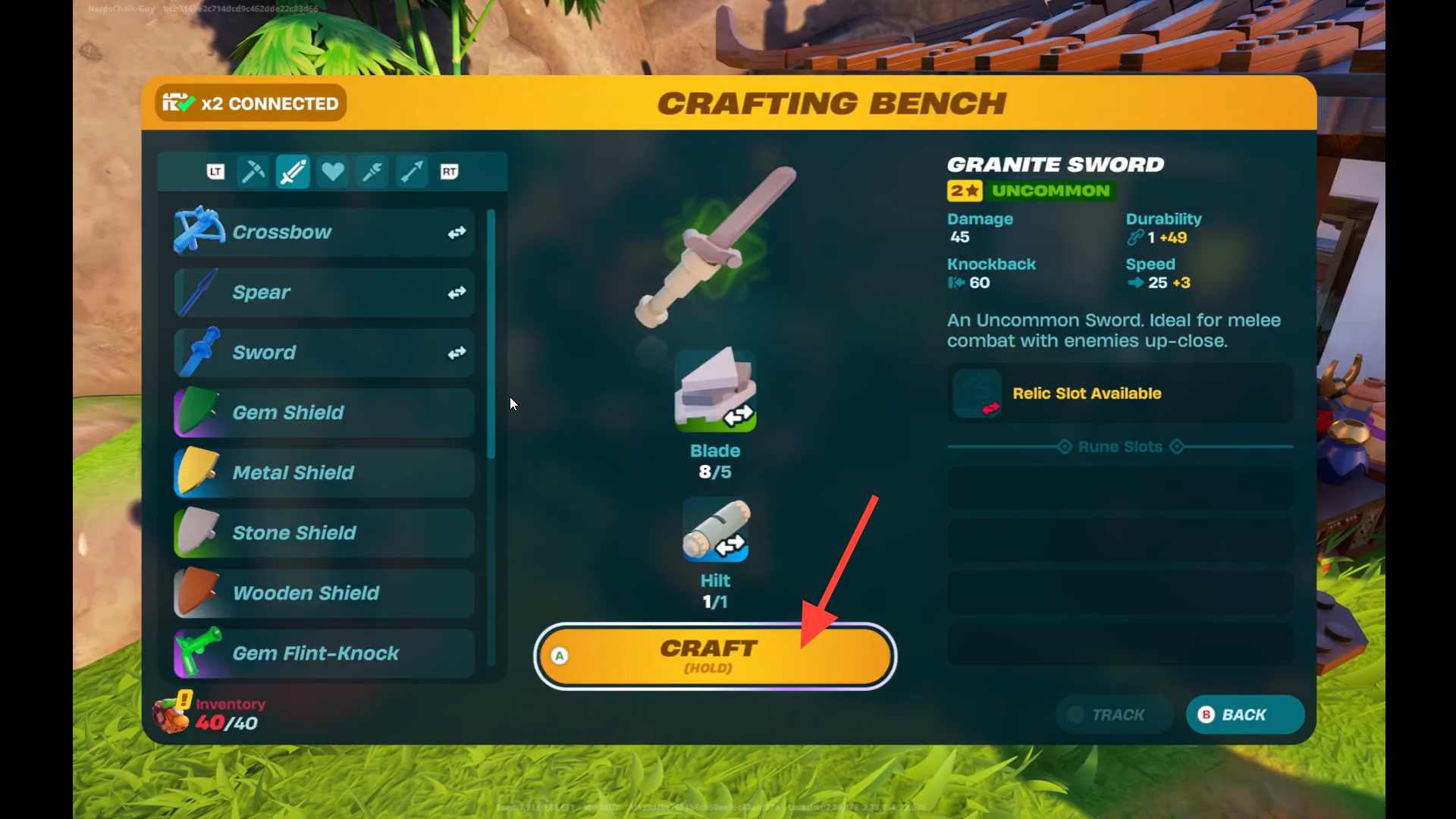Track the Granite Sword recipe
Viewport: 1456px width, 819px height.
click(x=1114, y=714)
